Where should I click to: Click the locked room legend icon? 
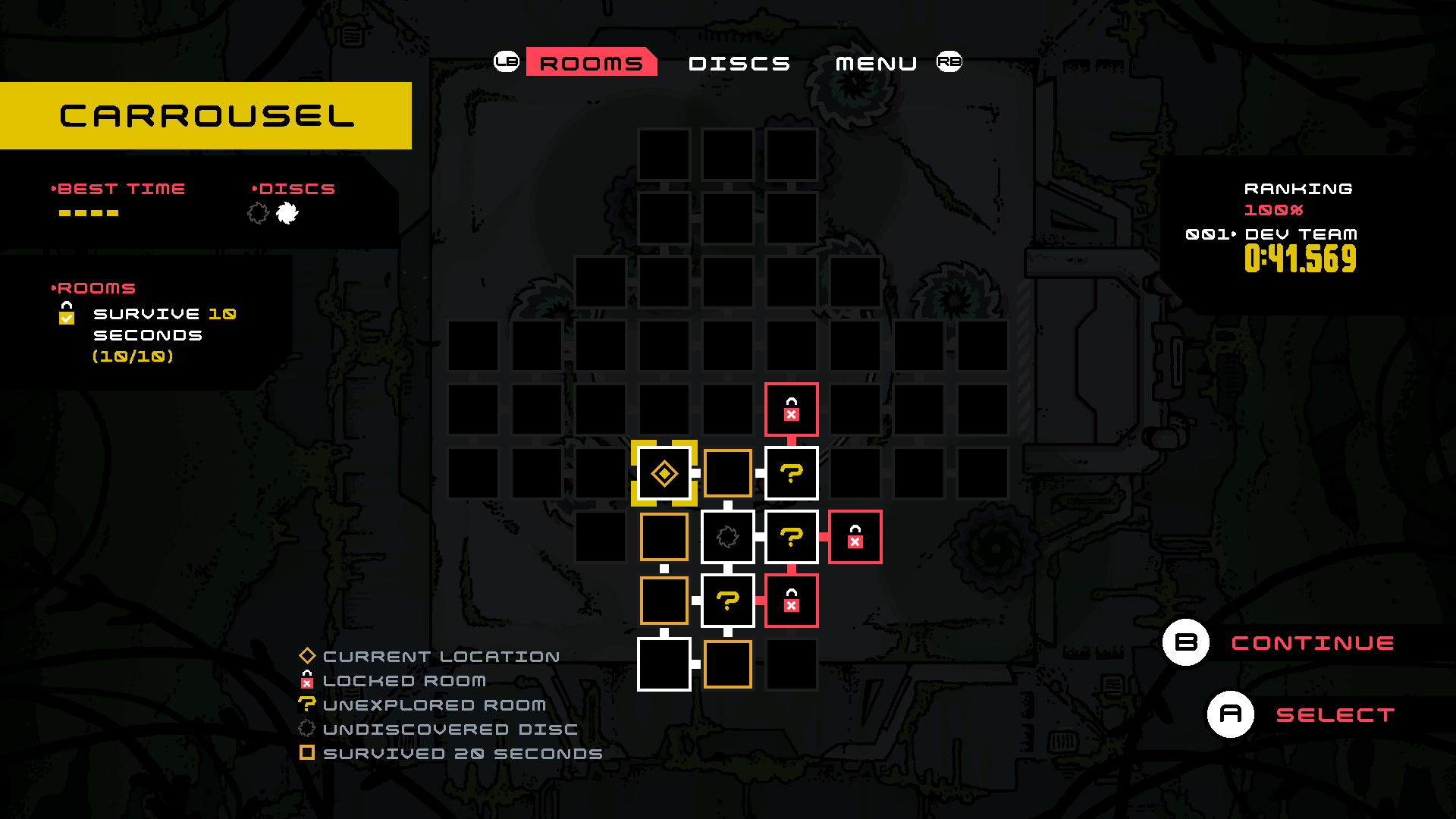(x=306, y=680)
